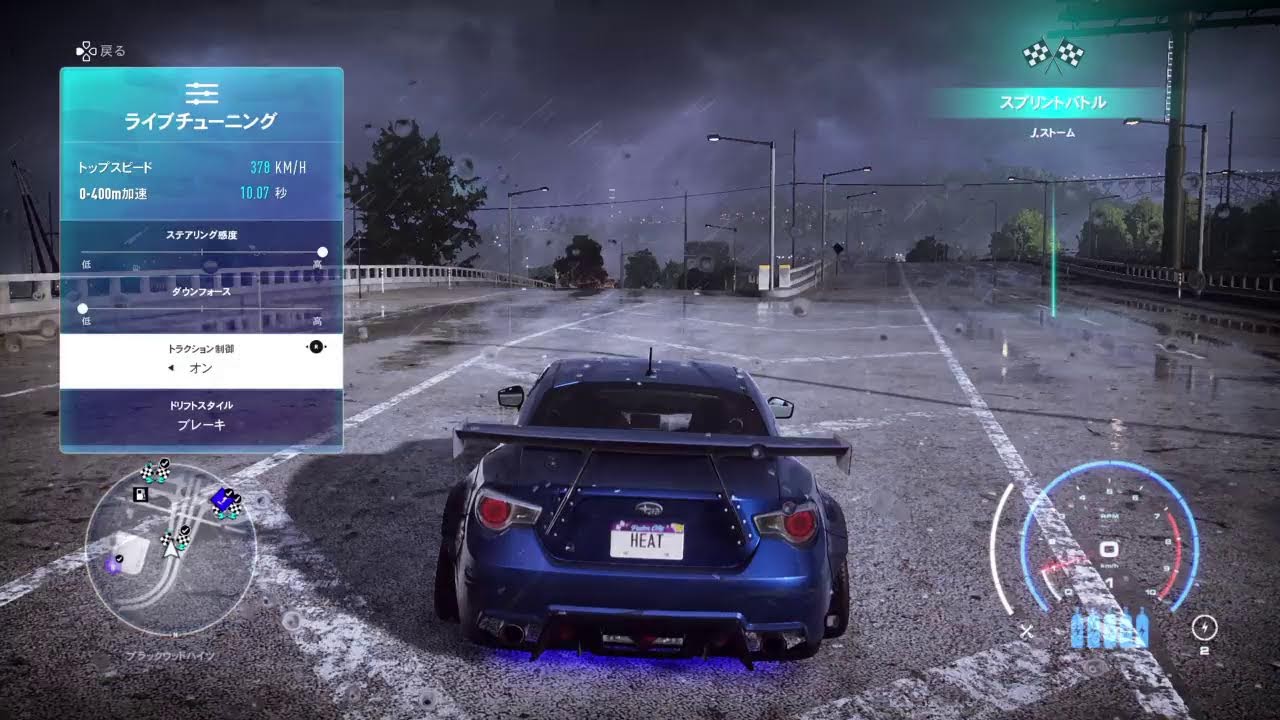Image resolution: width=1280 pixels, height=720 pixels.
Task: Toggle traction control with its left arrow
Action: tap(170, 368)
